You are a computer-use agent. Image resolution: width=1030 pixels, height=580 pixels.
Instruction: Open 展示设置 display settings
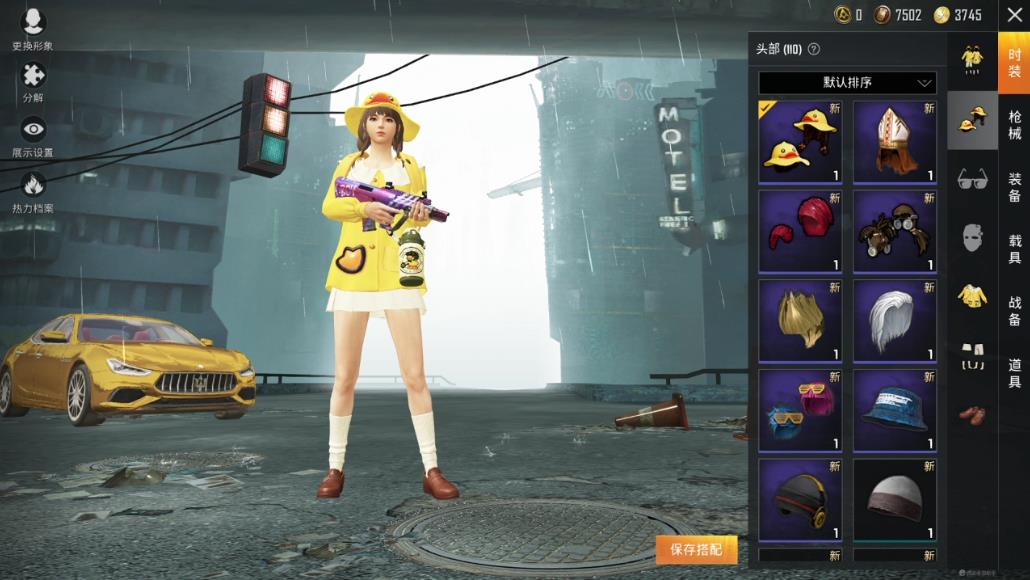tap(33, 130)
